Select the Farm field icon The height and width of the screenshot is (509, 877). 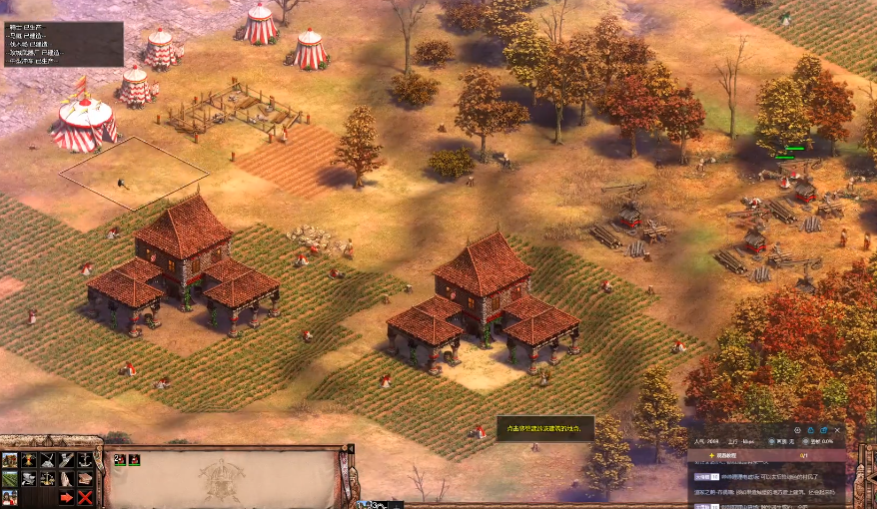tap(10, 479)
